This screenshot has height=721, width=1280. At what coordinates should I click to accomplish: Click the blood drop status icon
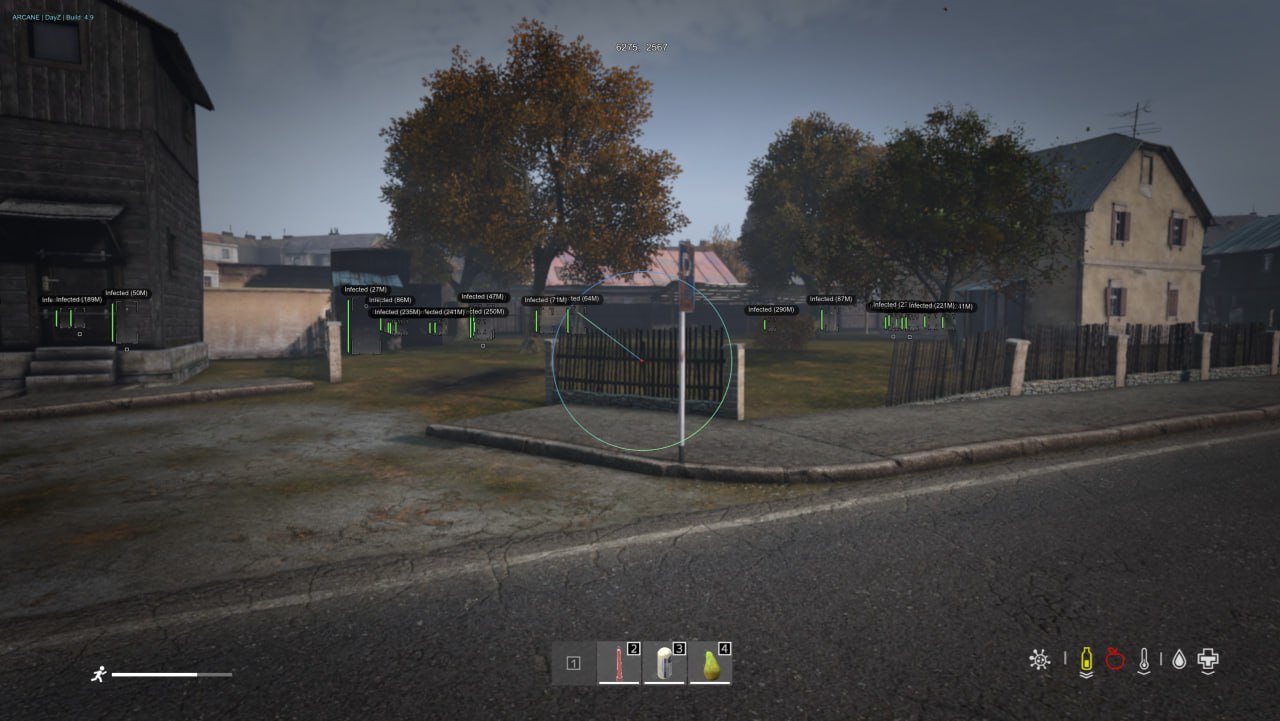click(1179, 659)
